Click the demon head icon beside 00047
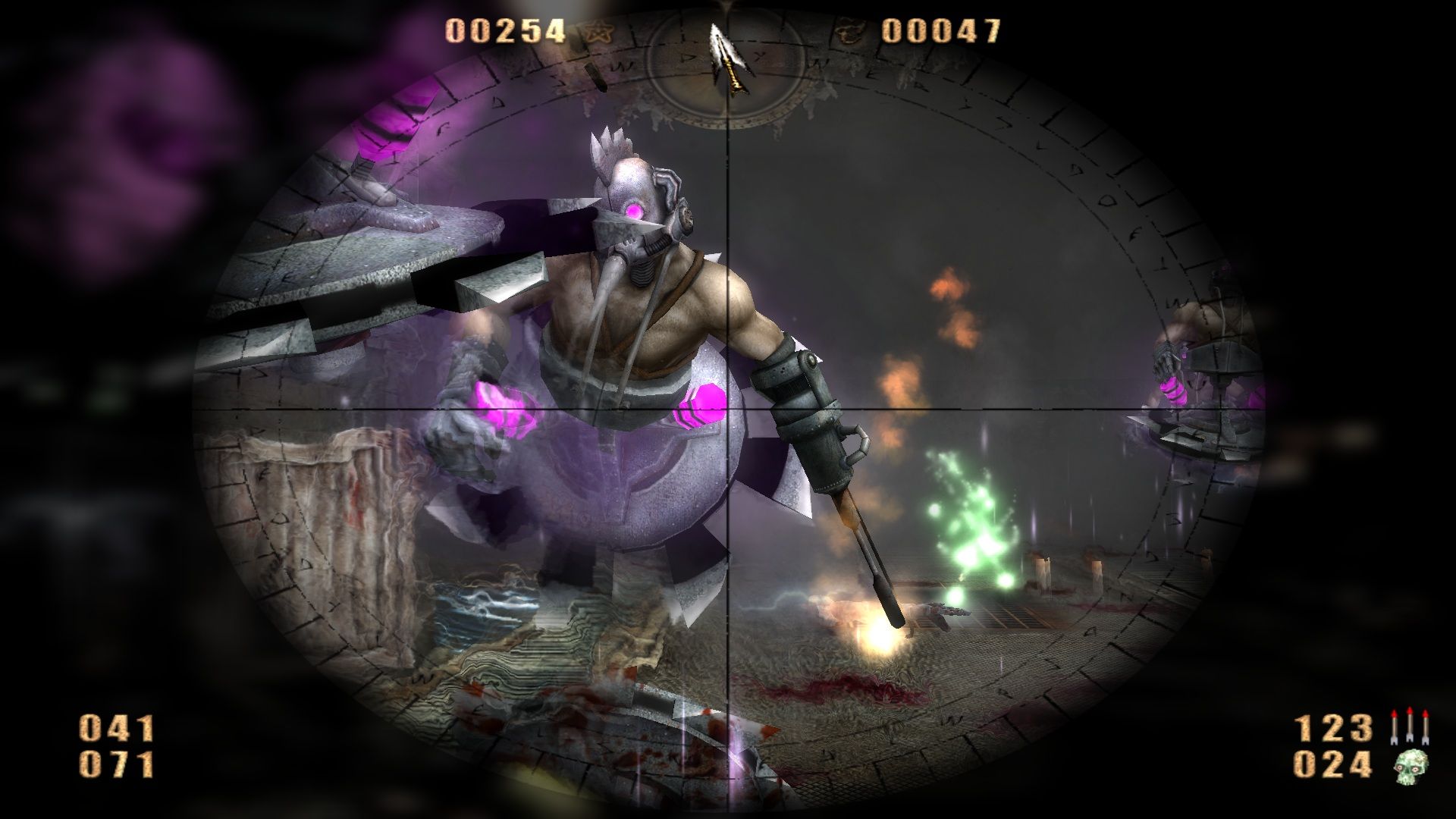The width and height of the screenshot is (1456, 819). pos(848,29)
